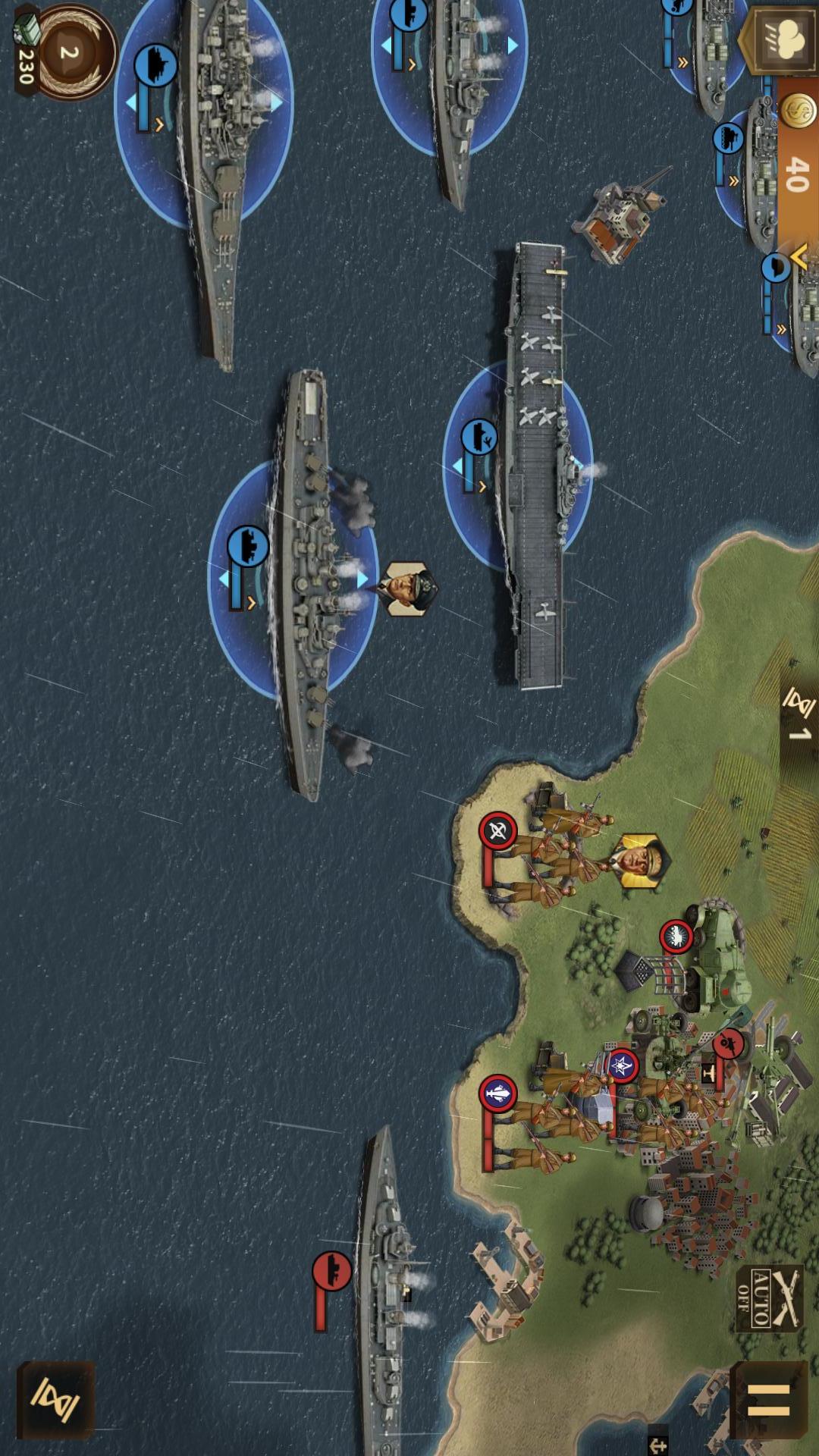
Task: Expand the gold resource panel arrow
Action: coord(798,258)
